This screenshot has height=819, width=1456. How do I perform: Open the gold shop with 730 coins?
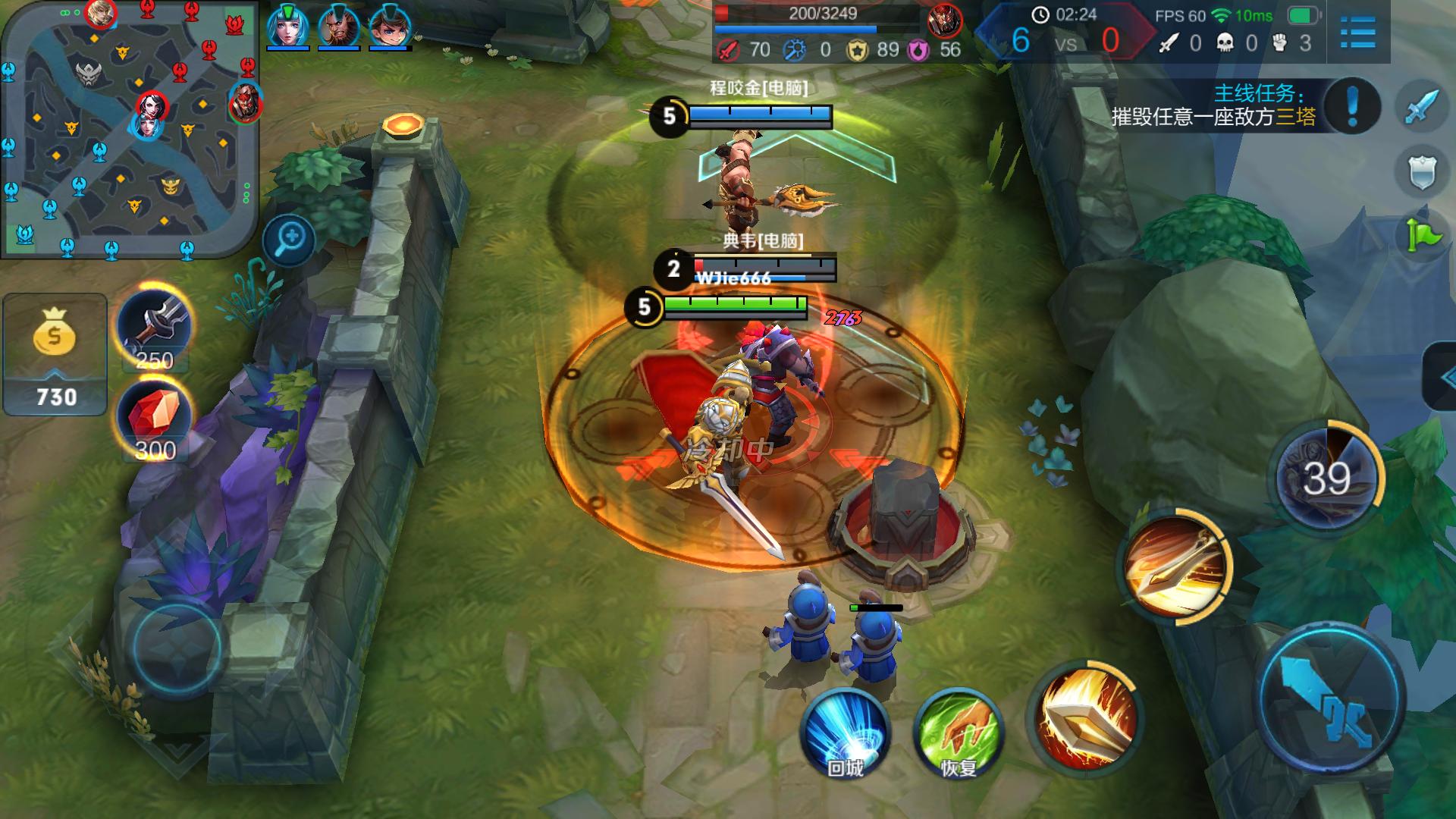[x=55, y=354]
